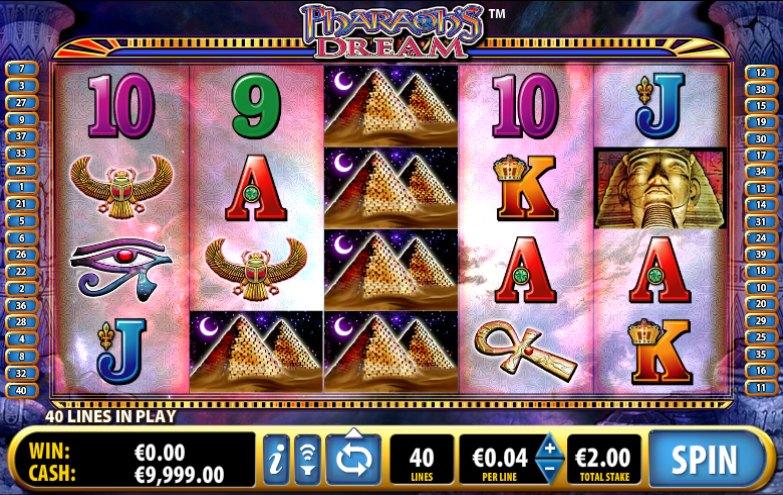This screenshot has height=495, width=783.
Task: Activate the autoplay arrows button
Action: pos(353,459)
